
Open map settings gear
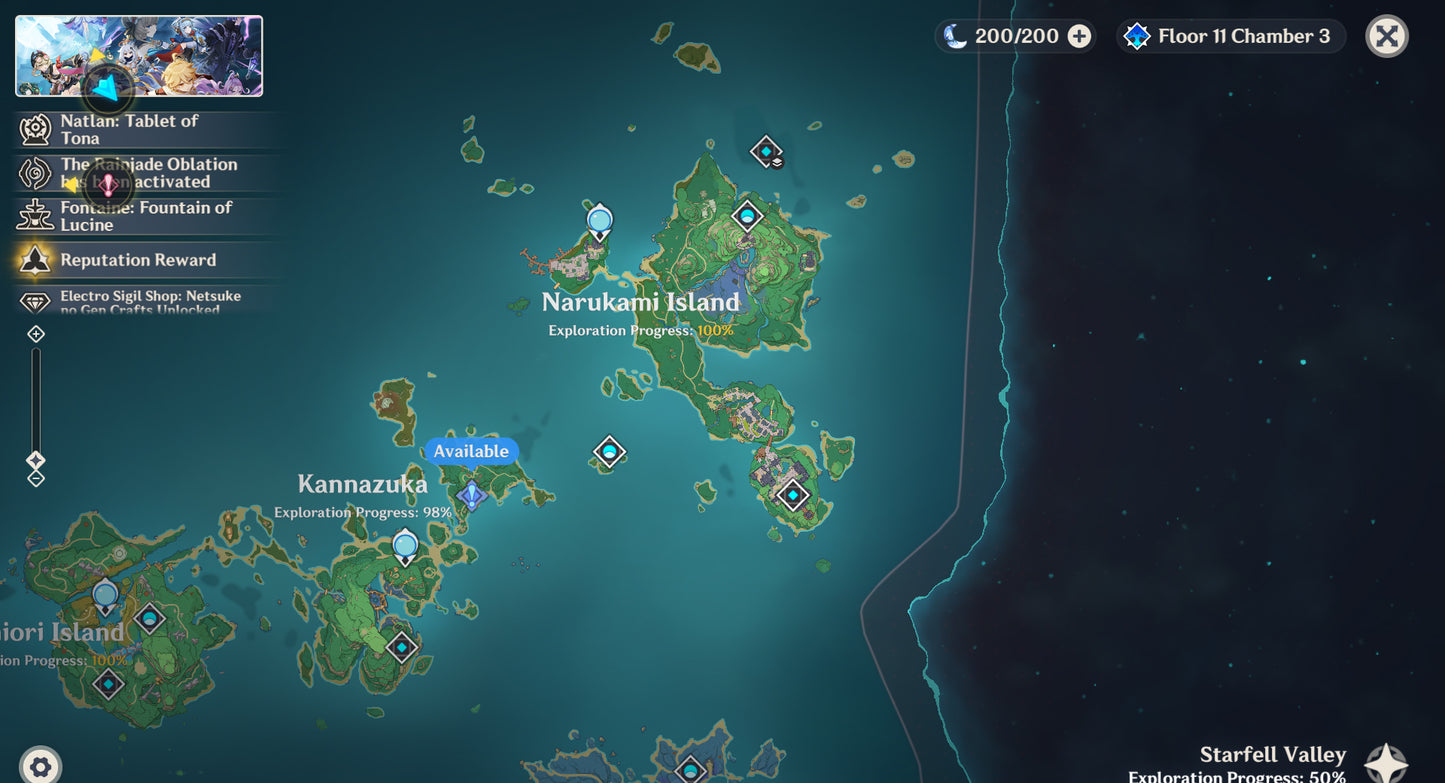pyautogui.click(x=40, y=767)
